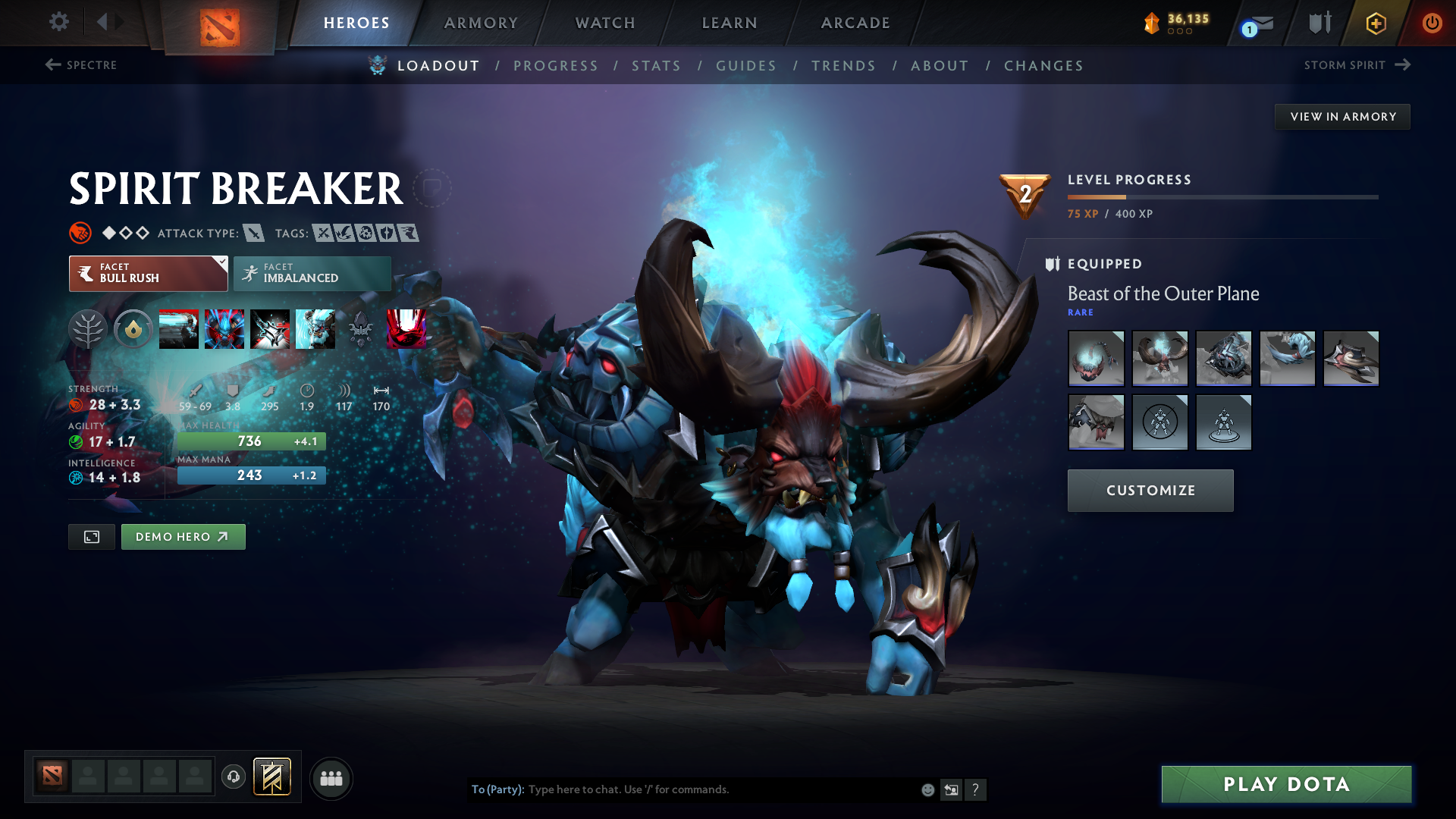Open the ARCADE menu item

[855, 23]
